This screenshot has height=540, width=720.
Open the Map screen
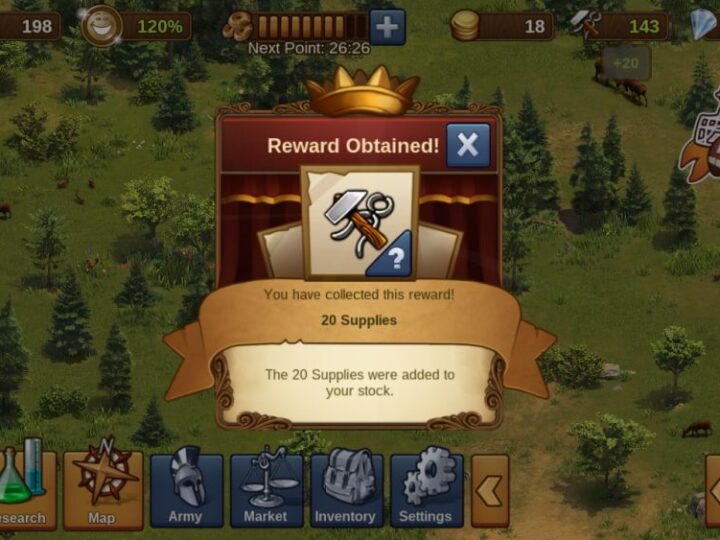point(103,490)
